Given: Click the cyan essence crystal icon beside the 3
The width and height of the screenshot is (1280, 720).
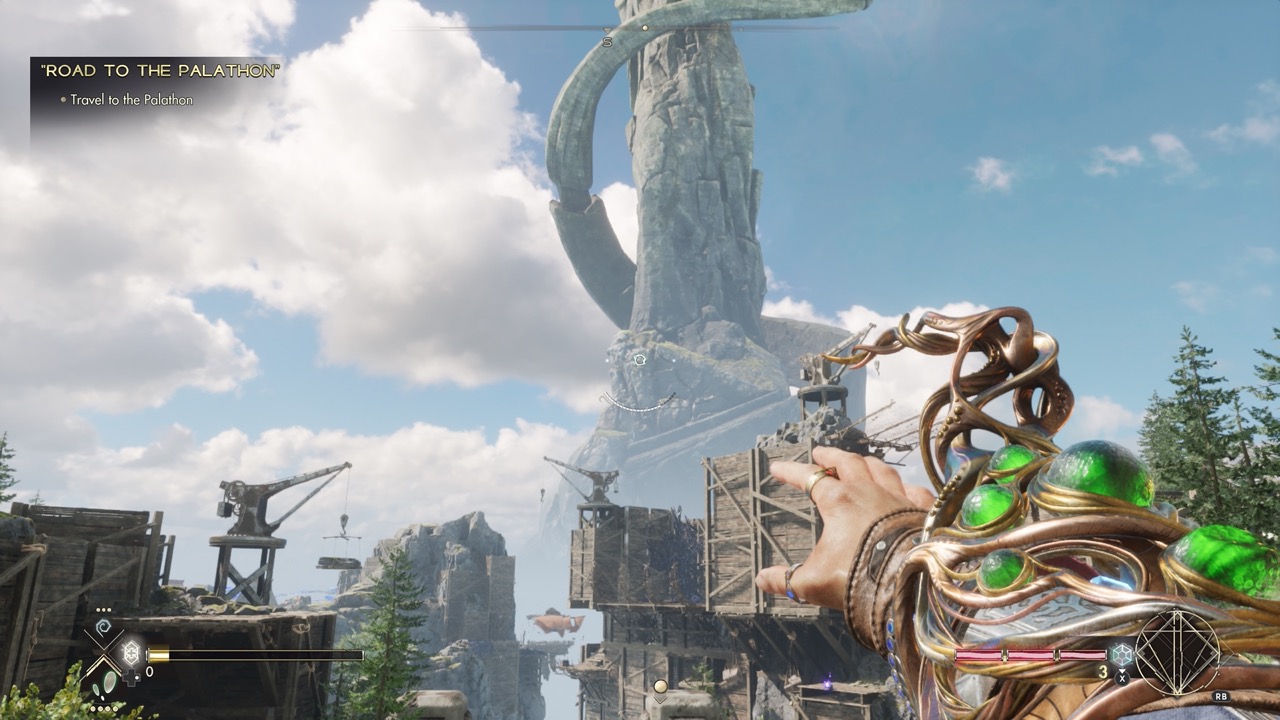Looking at the screenshot, I should (x=1121, y=653).
